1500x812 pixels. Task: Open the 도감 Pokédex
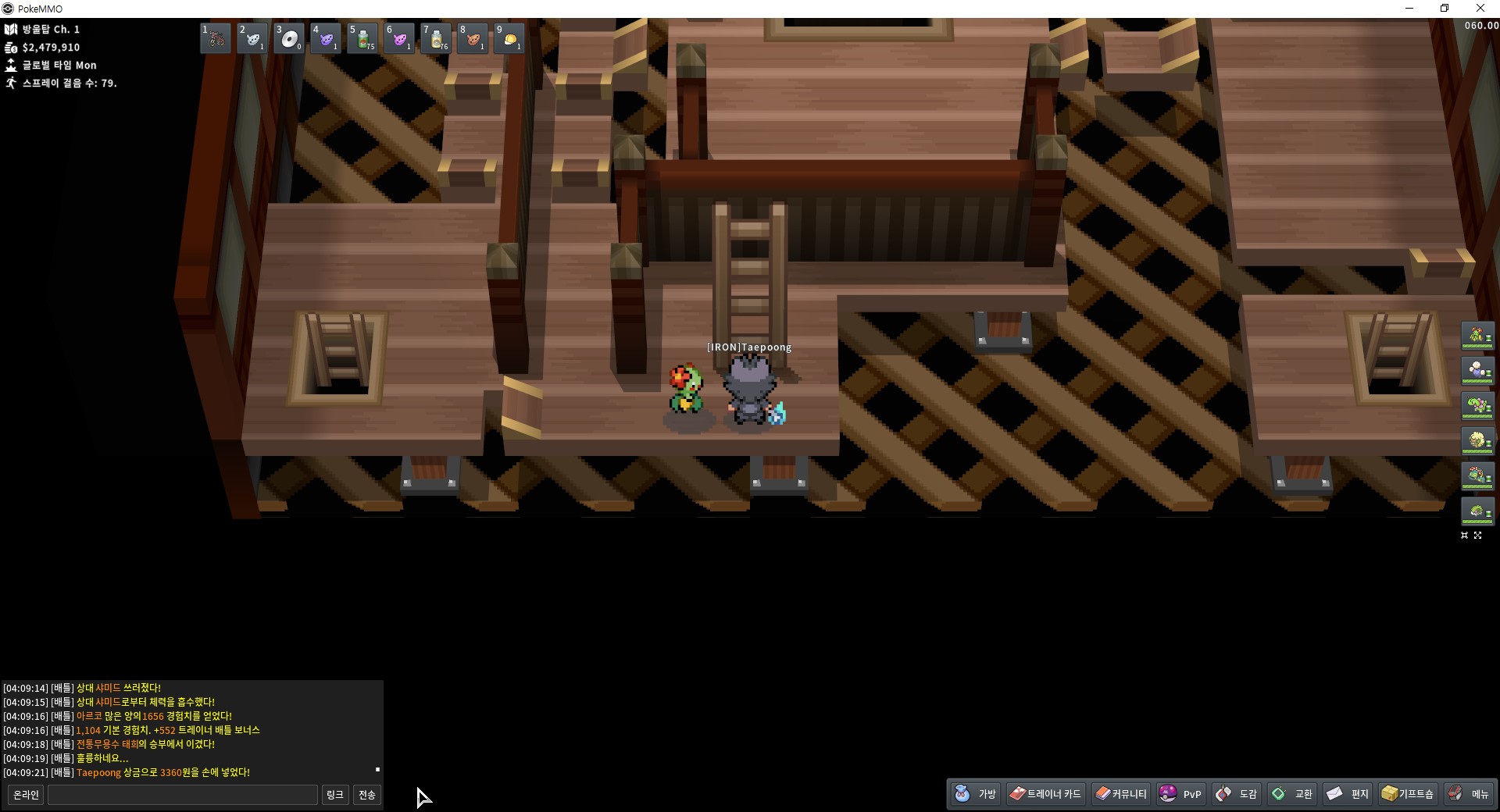pyautogui.click(x=1237, y=794)
